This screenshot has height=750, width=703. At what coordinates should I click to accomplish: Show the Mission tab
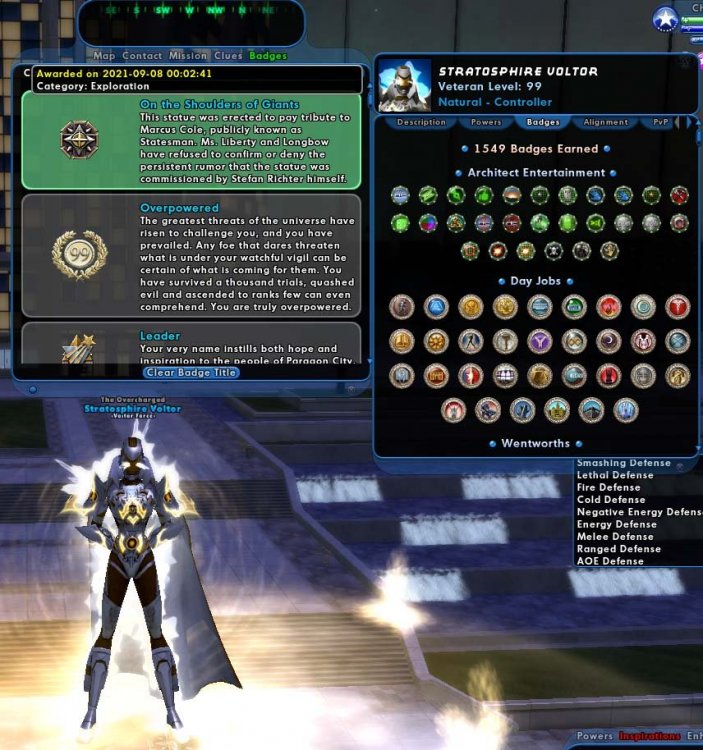tap(188, 56)
